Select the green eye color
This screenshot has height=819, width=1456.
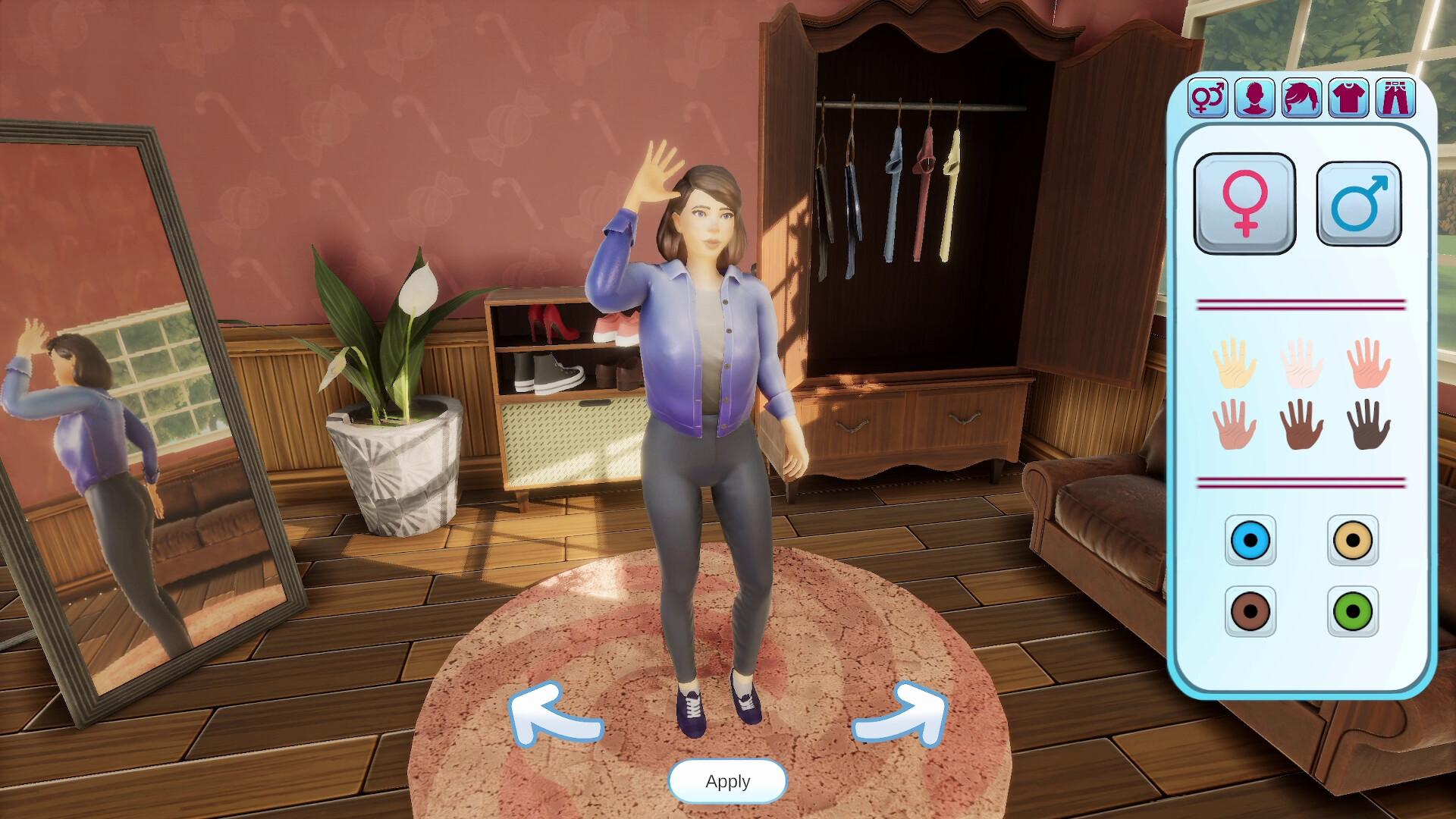click(x=1353, y=610)
